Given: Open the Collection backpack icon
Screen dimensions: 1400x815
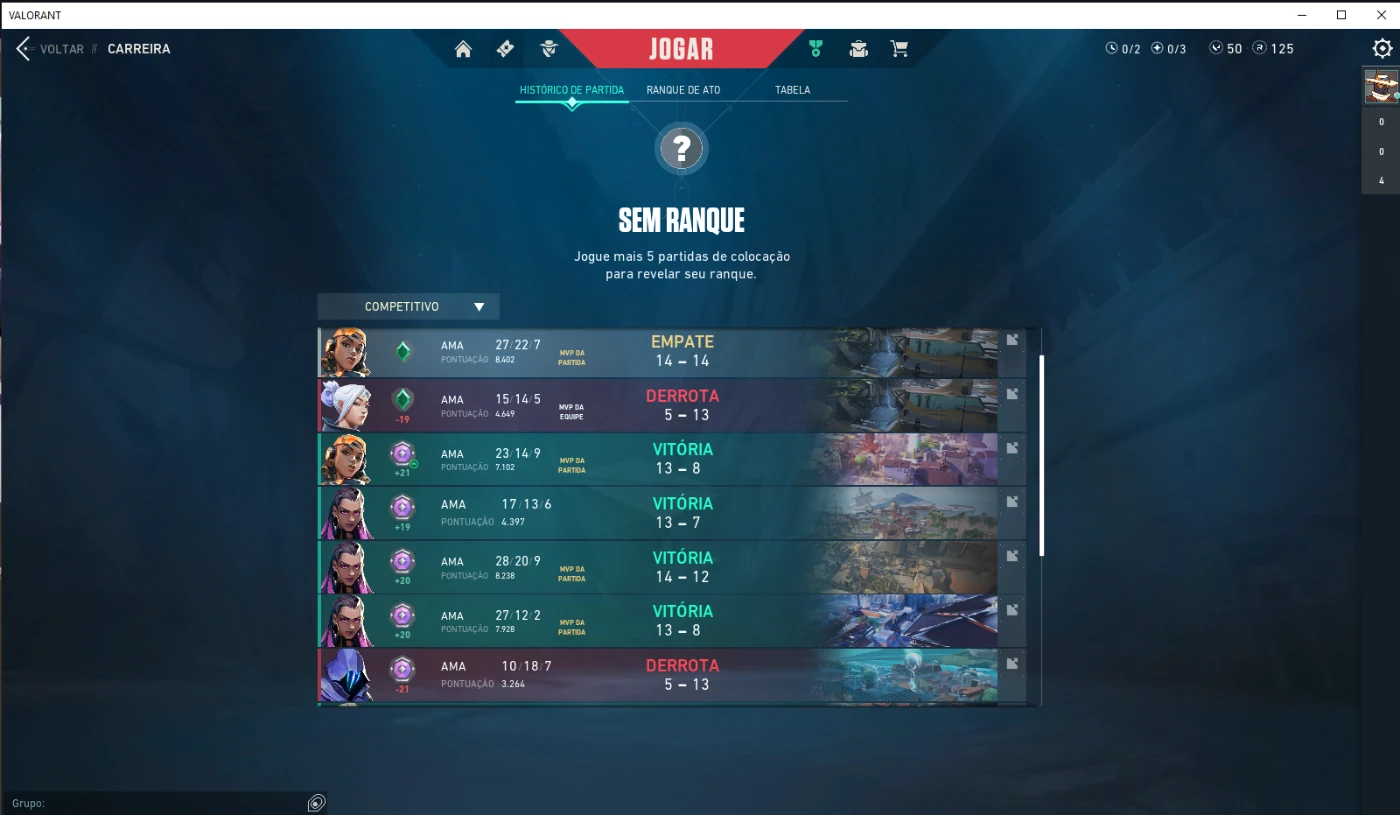Looking at the screenshot, I should coord(858,48).
